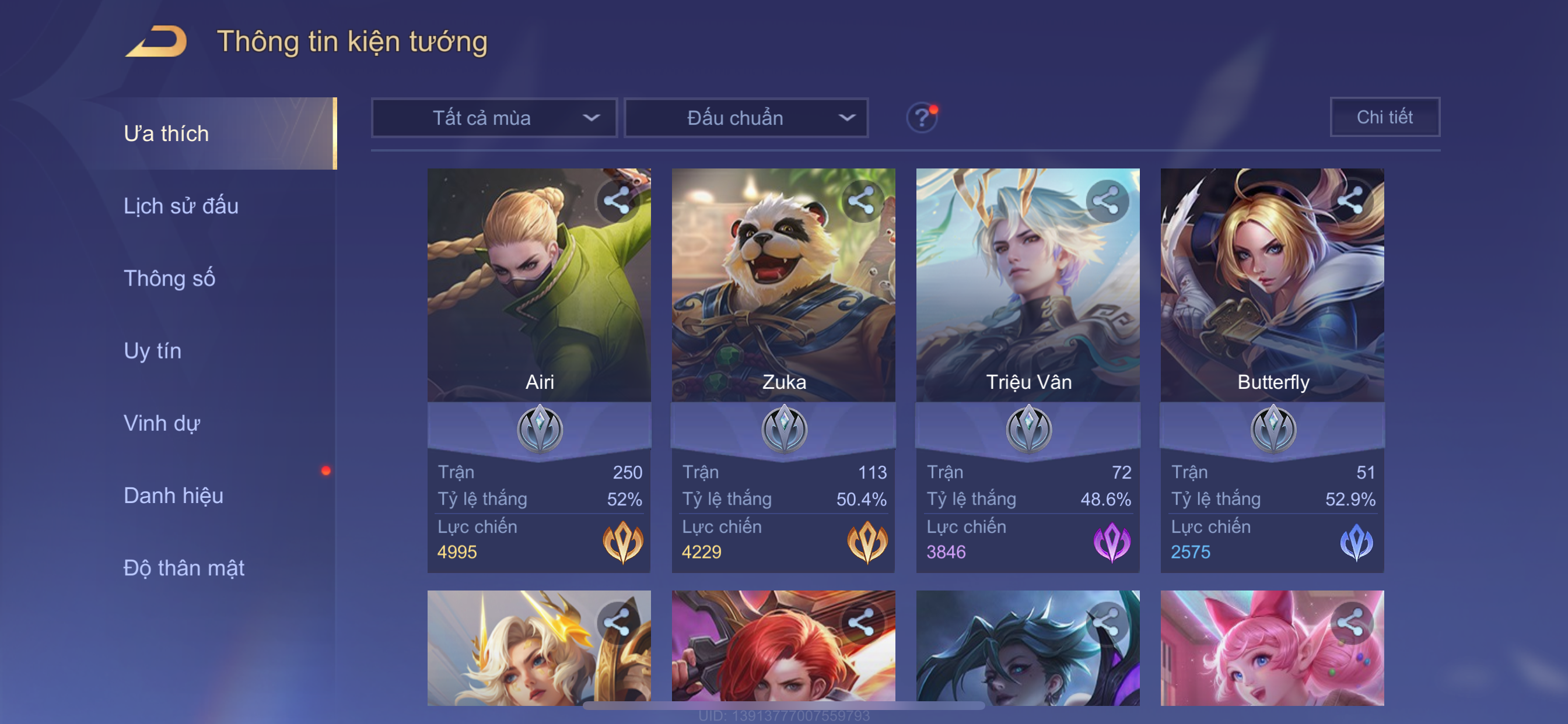The height and width of the screenshot is (724, 1568).
Task: Expand the Đấu chuẩn dropdown
Action: pos(746,117)
